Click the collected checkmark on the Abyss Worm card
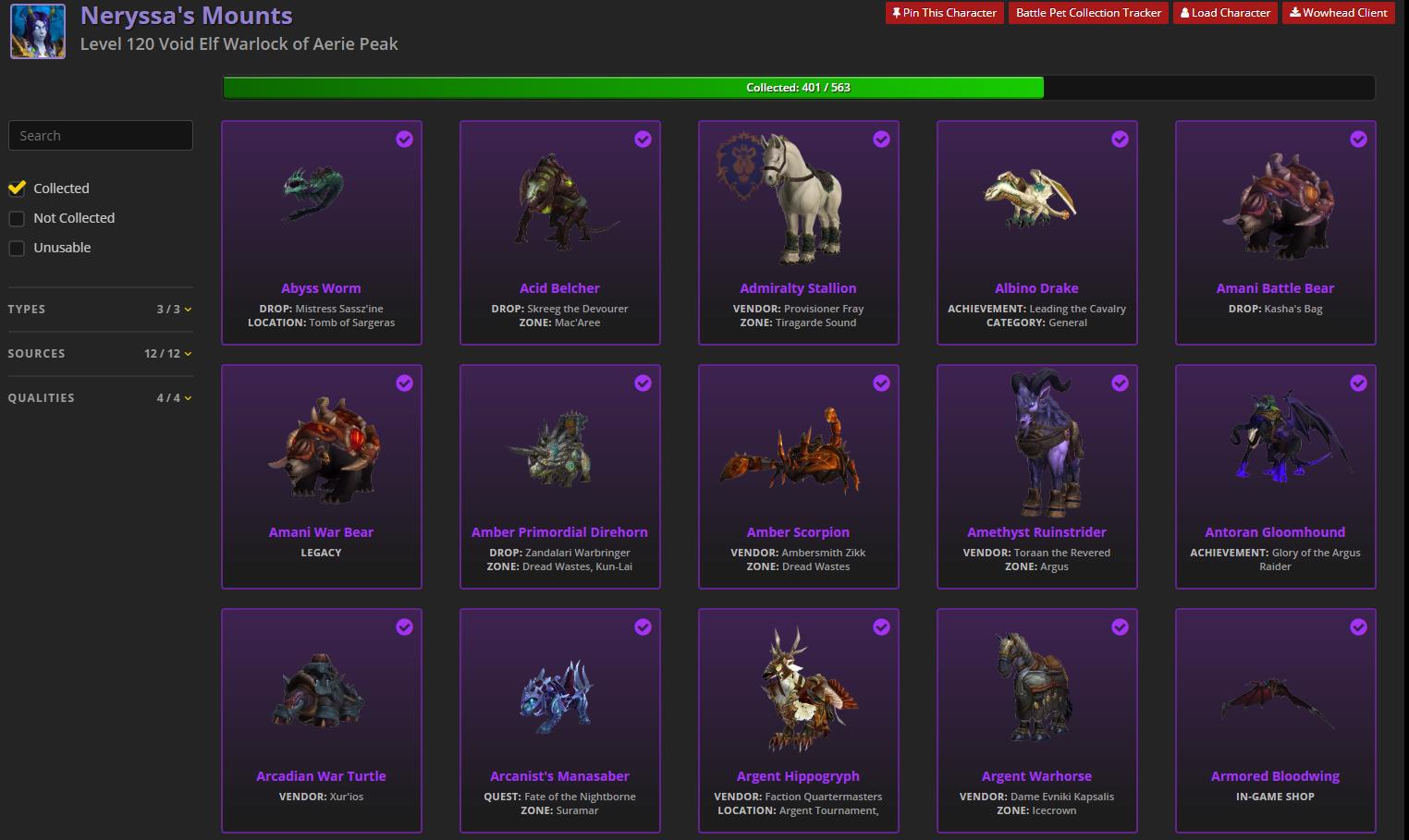This screenshot has height=840, width=1409. (x=404, y=139)
